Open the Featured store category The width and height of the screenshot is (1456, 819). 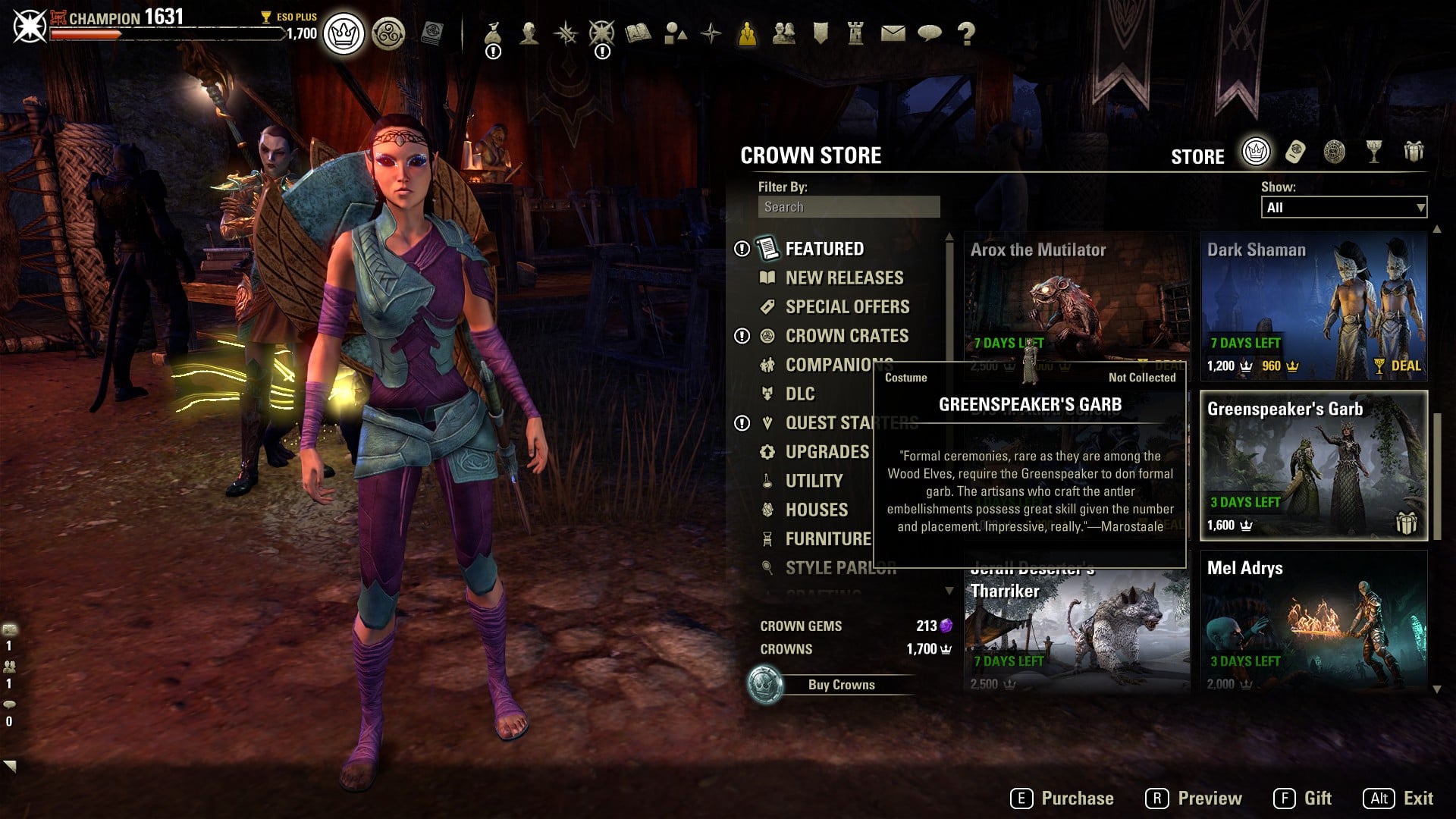(824, 249)
